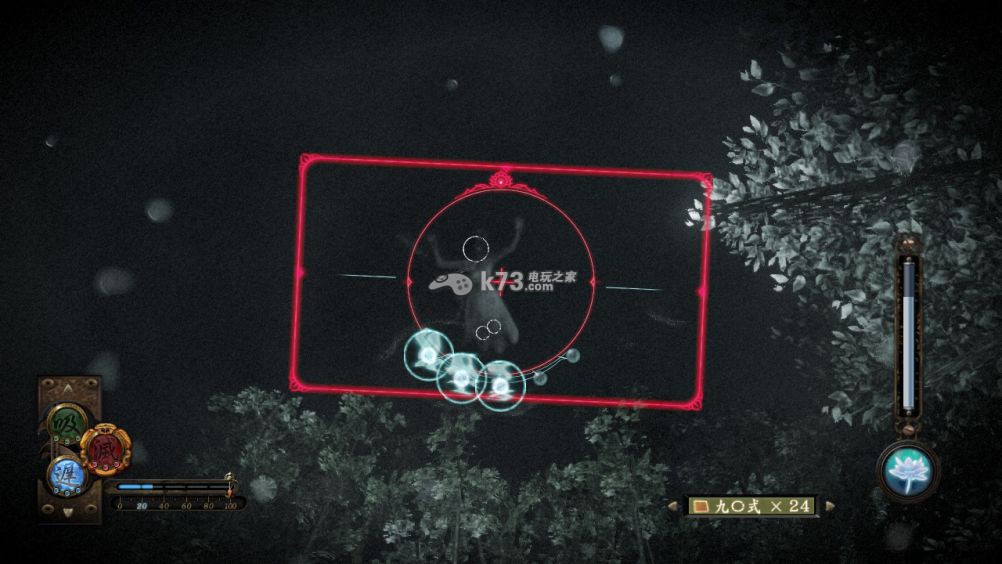The height and width of the screenshot is (564, 1002).
Task: Click the down arrow on the lens panel
Action: [x=68, y=512]
